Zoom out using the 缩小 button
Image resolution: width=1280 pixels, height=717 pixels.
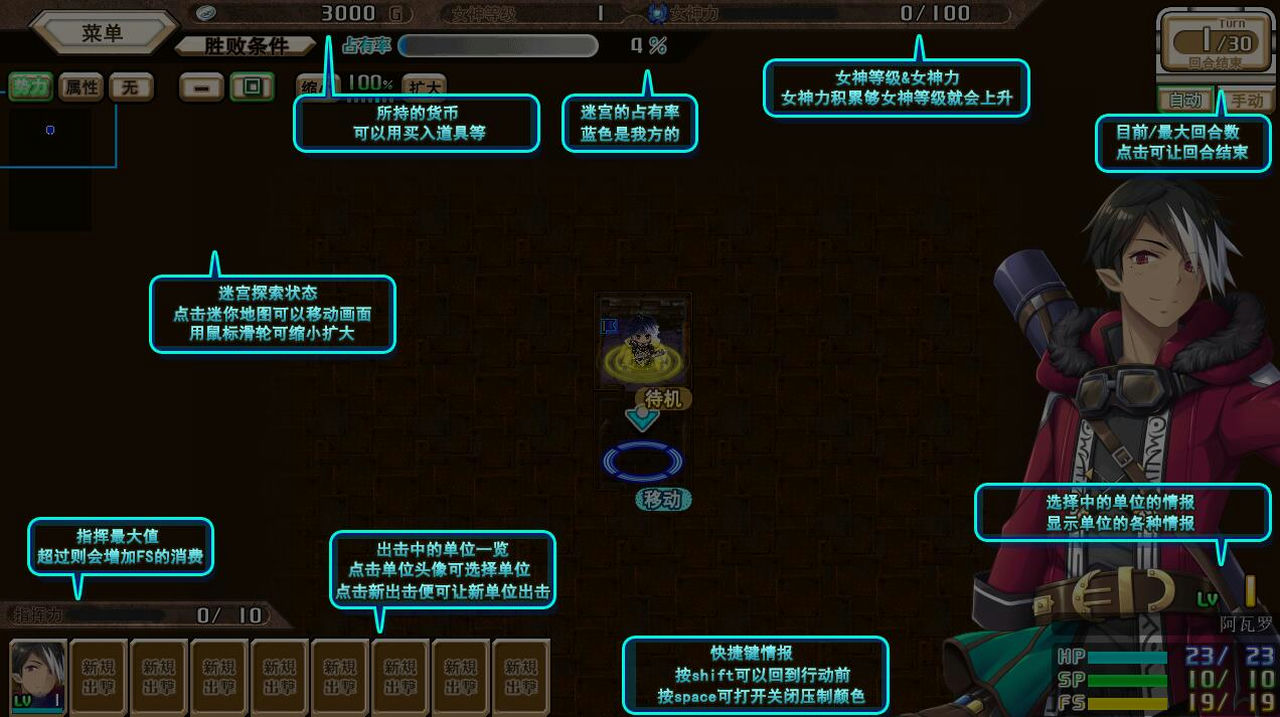click(315, 86)
